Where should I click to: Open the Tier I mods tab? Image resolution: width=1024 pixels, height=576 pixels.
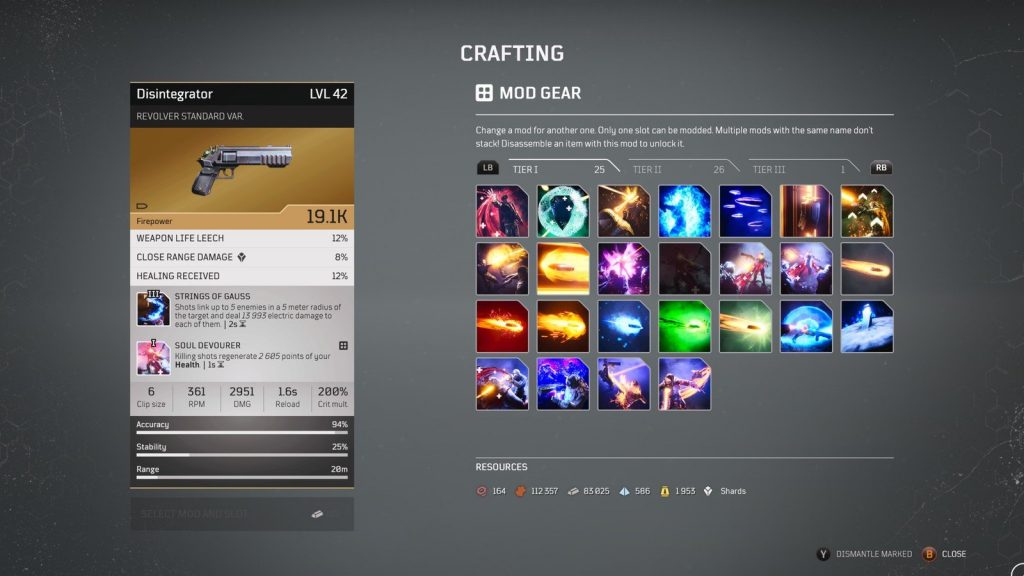click(527, 170)
